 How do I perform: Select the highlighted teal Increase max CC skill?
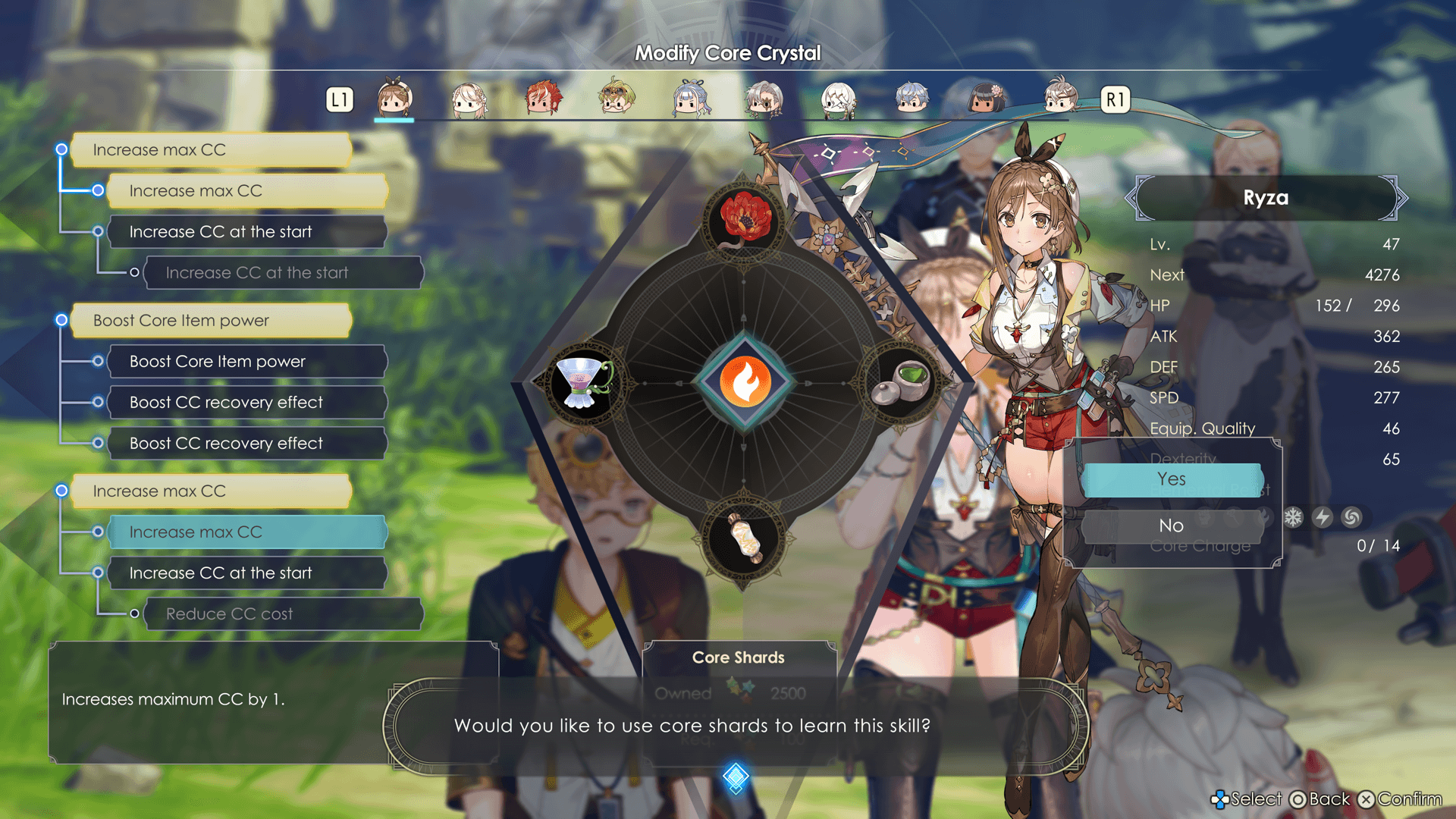tap(247, 532)
